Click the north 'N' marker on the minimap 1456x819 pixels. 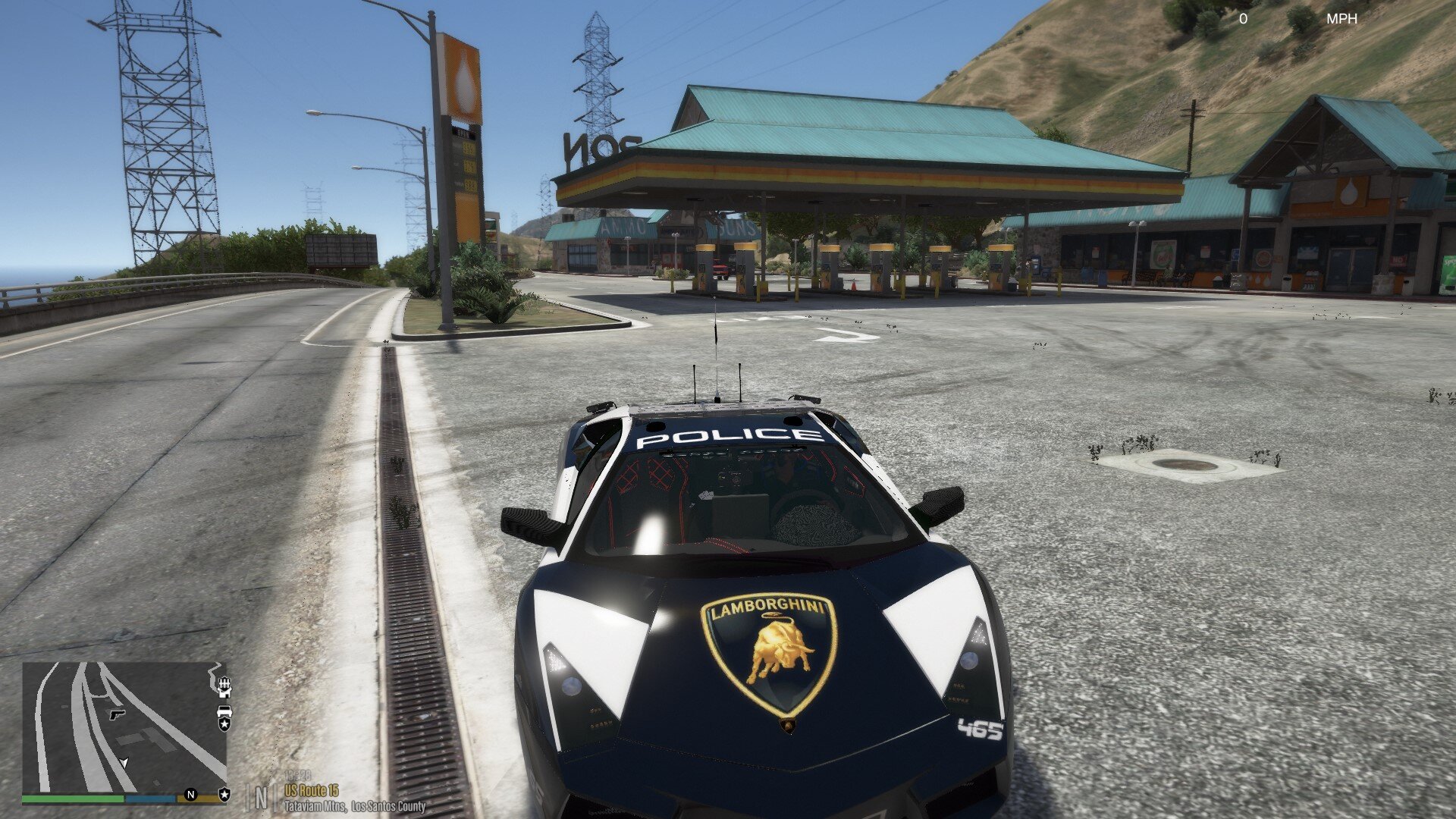(191, 795)
